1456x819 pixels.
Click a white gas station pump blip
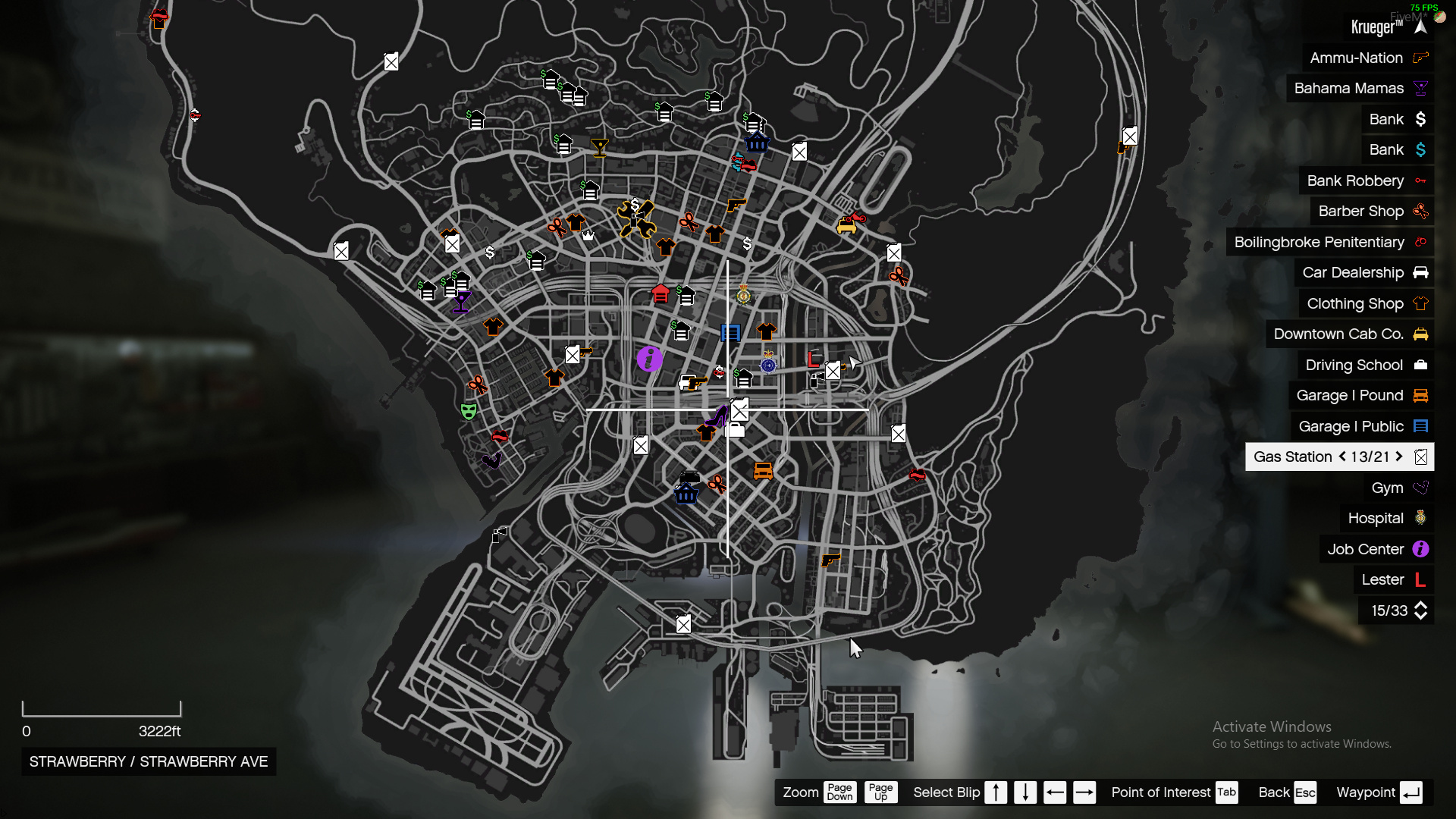coord(739,409)
